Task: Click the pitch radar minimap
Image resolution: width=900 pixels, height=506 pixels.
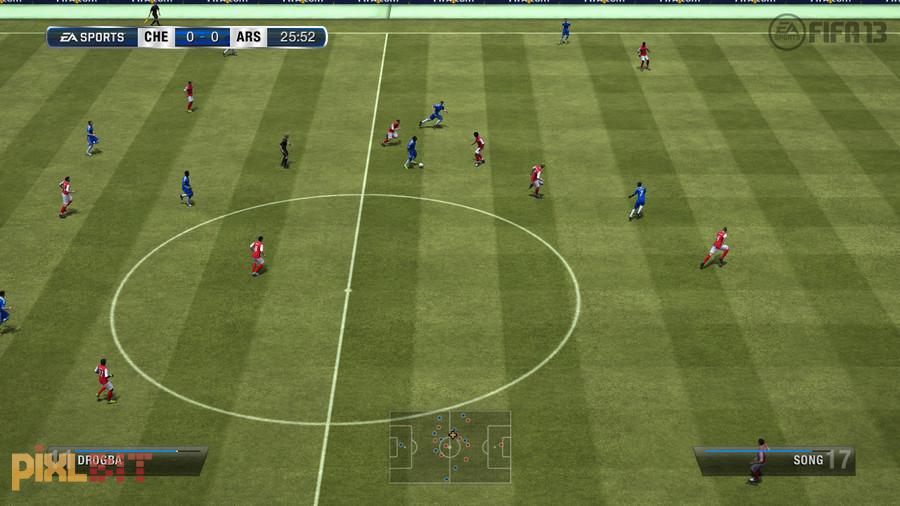Action: tap(450, 447)
